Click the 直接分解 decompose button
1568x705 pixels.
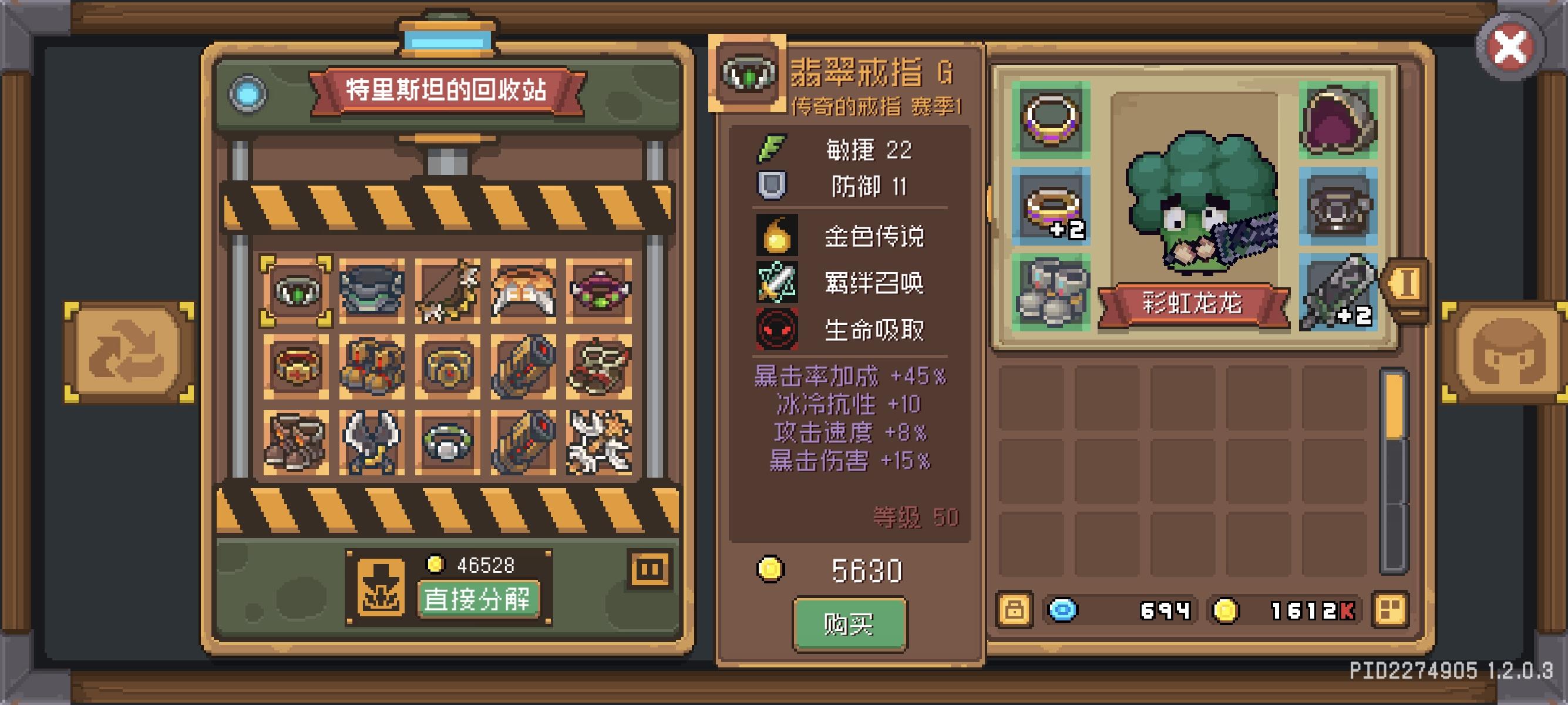[x=481, y=598]
